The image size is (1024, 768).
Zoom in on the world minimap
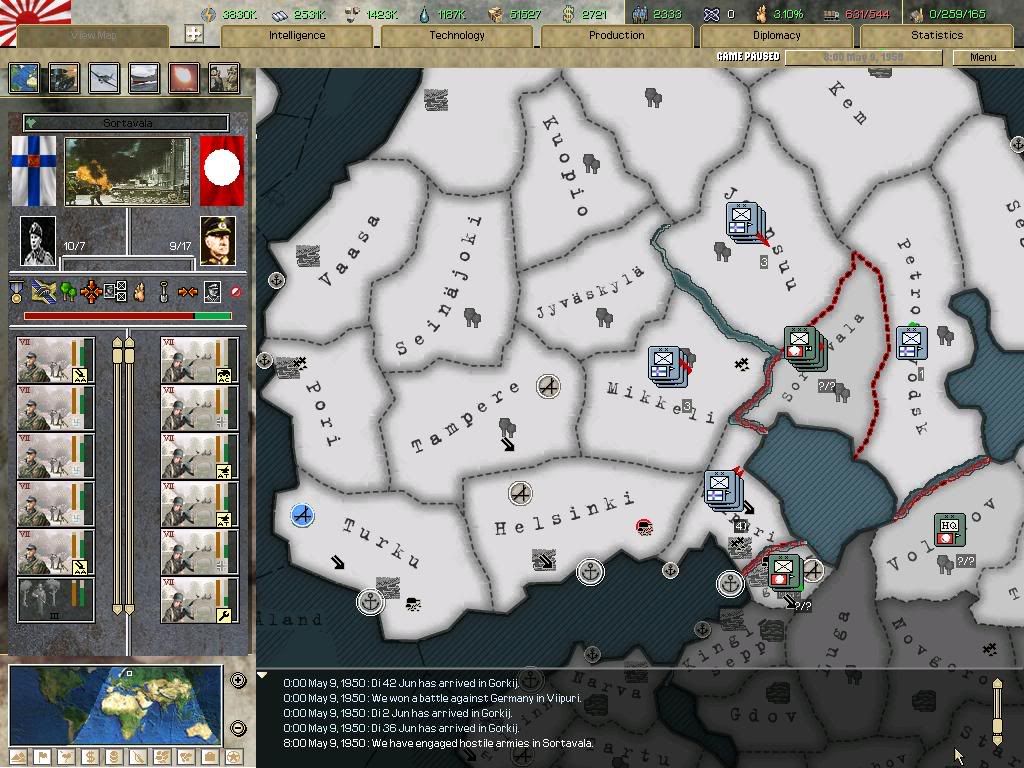238,681
